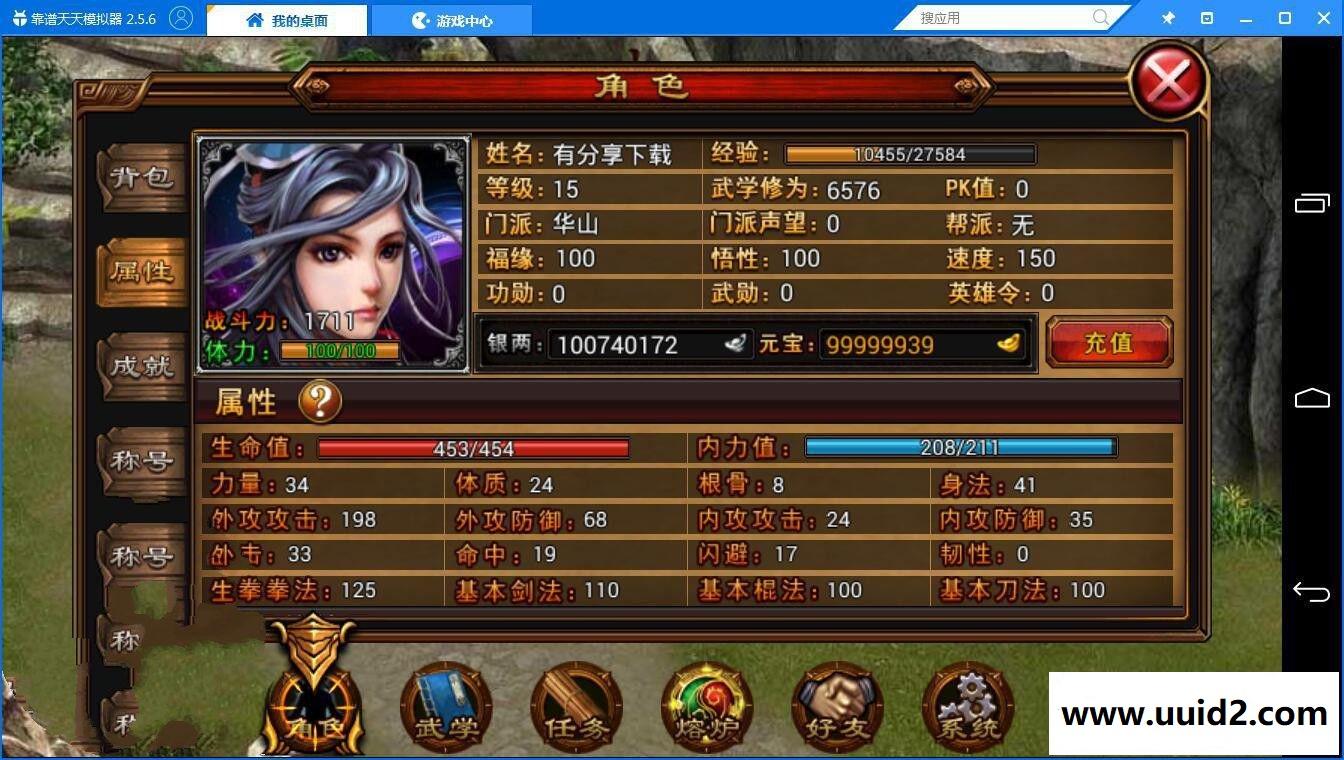
Task: Click the gold ingot icon beside 元宝
Action: click(x=1010, y=343)
